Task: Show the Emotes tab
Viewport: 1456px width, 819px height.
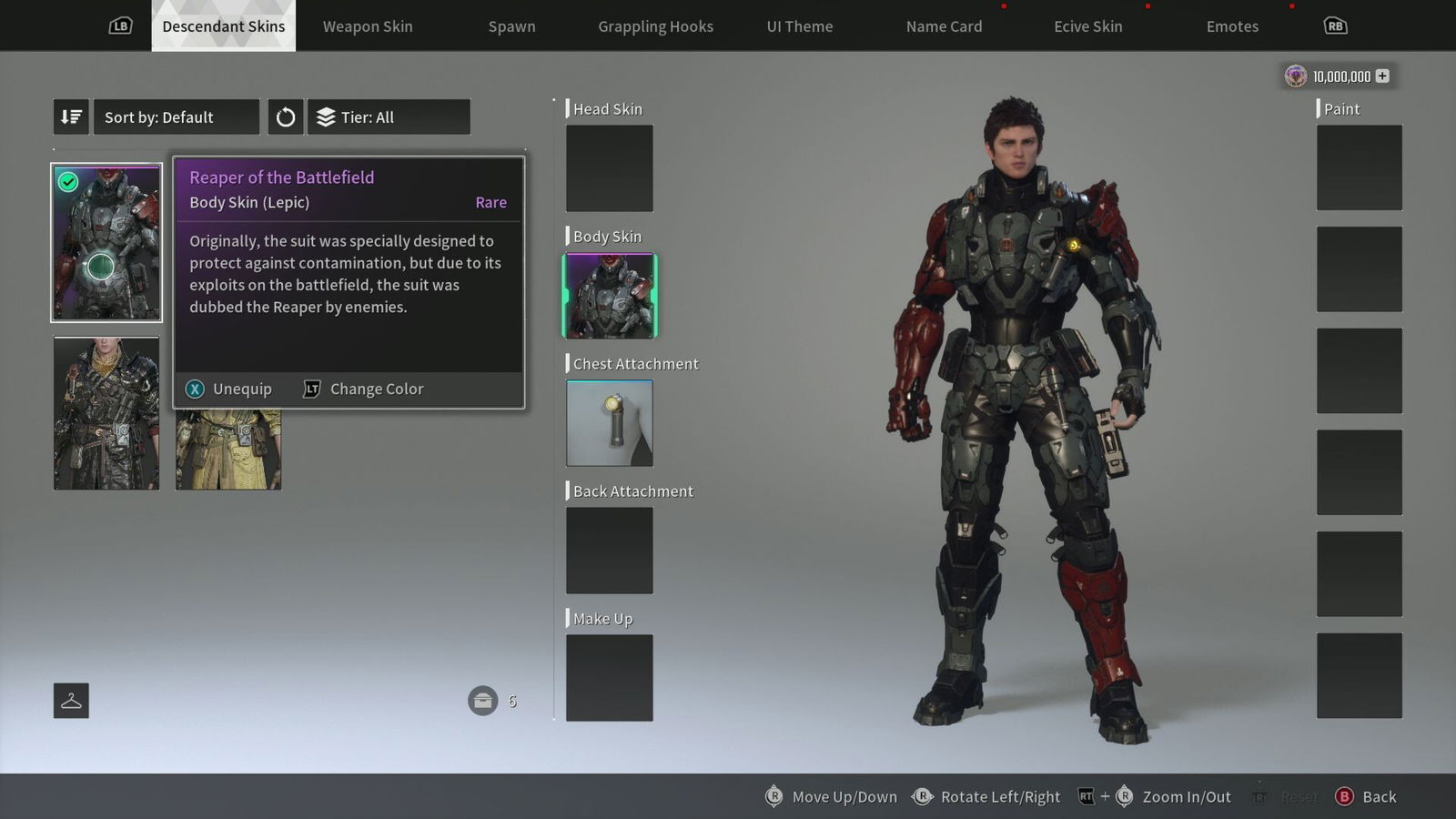Action: pos(1232,26)
